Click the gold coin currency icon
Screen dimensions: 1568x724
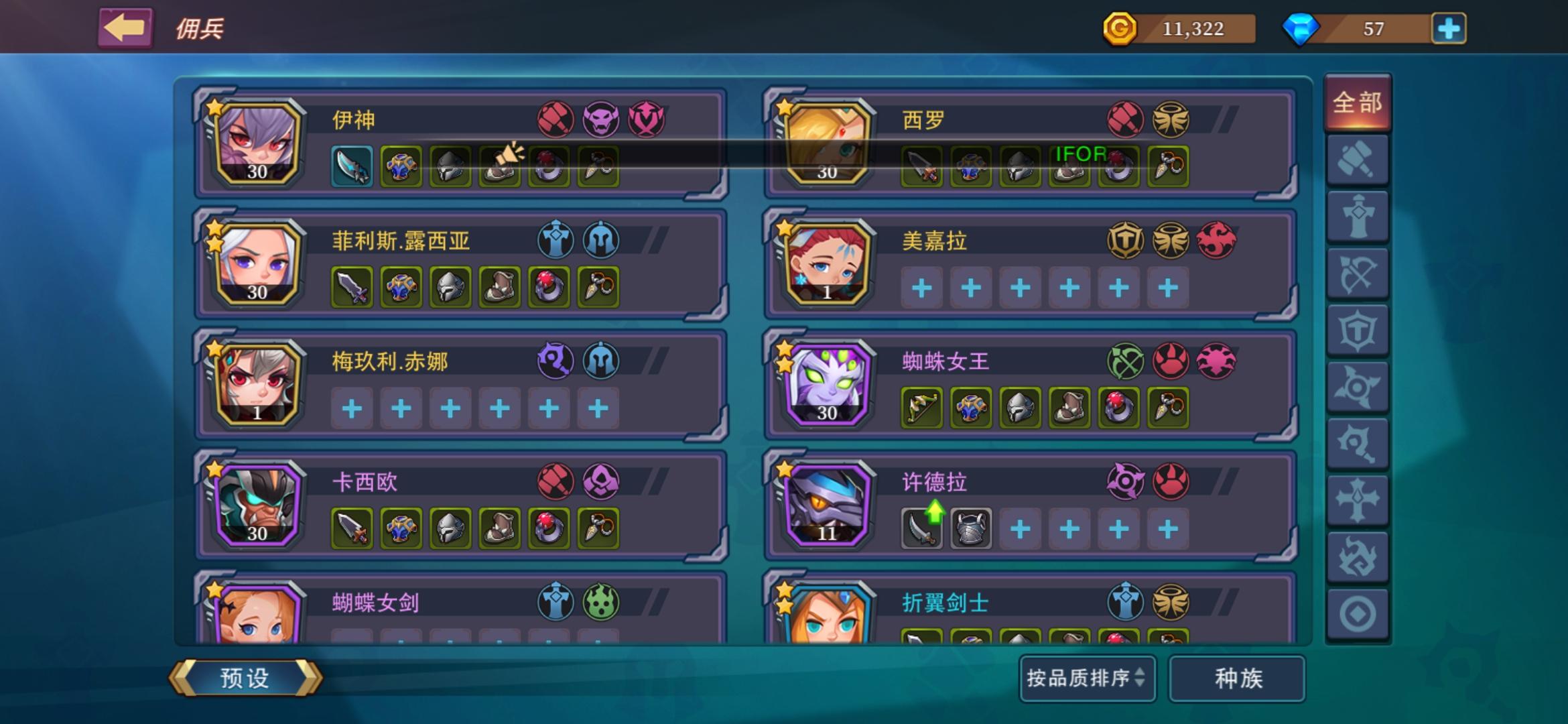(x=1121, y=29)
